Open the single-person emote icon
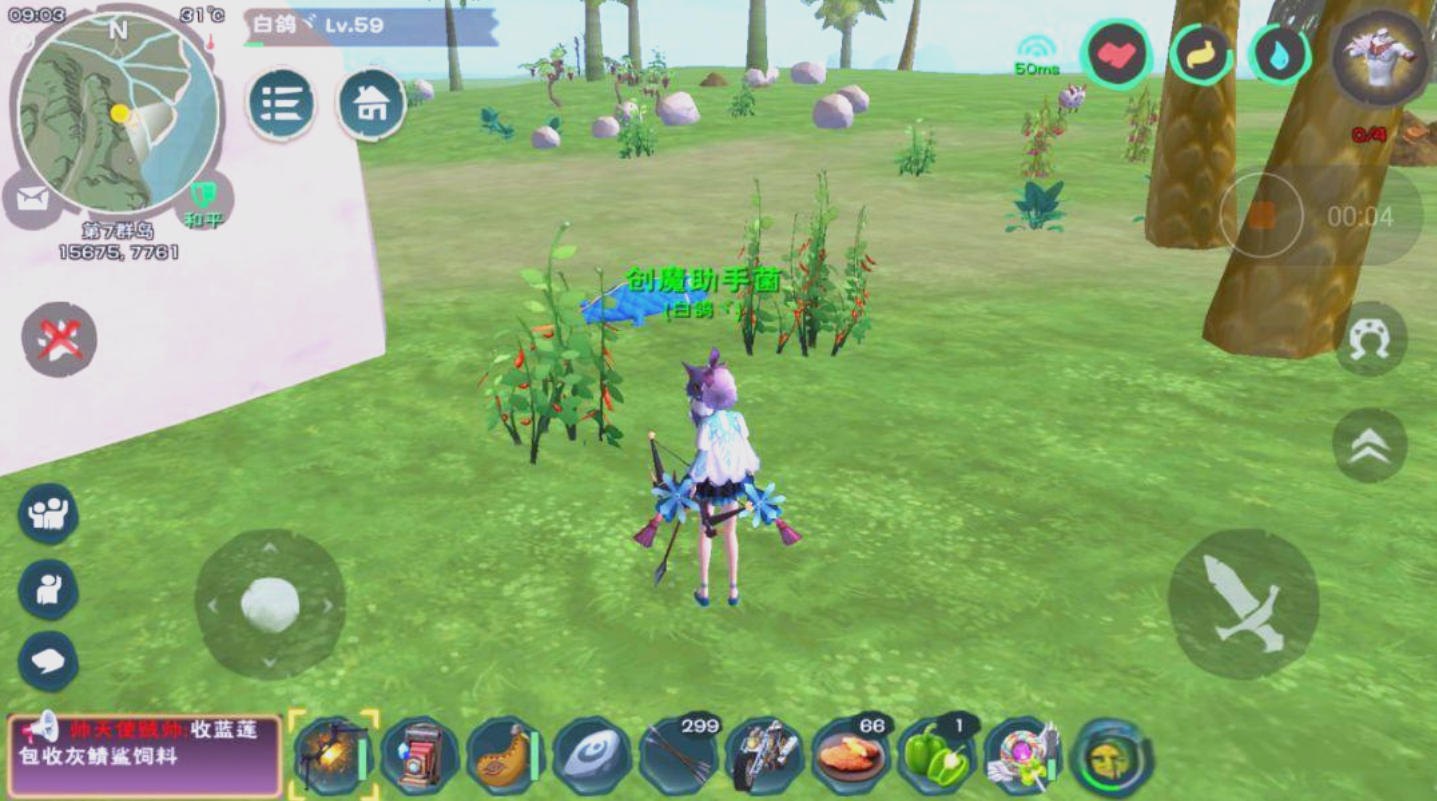This screenshot has height=801, width=1437. 48,589
